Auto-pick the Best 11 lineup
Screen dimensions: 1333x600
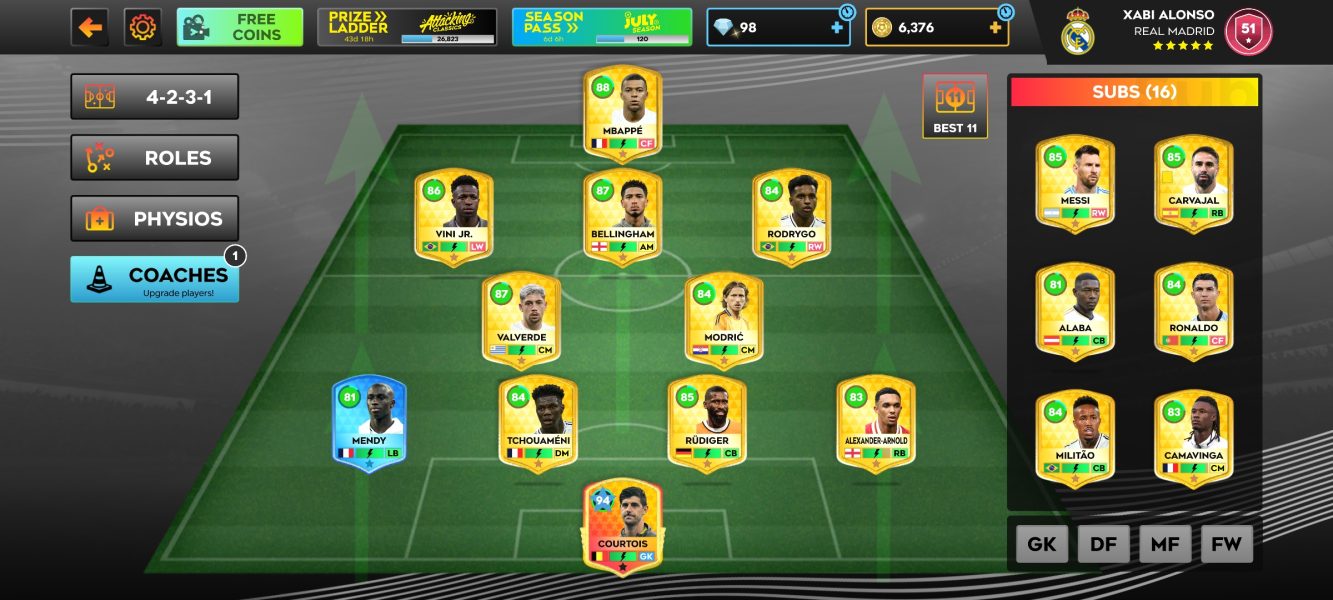point(955,106)
